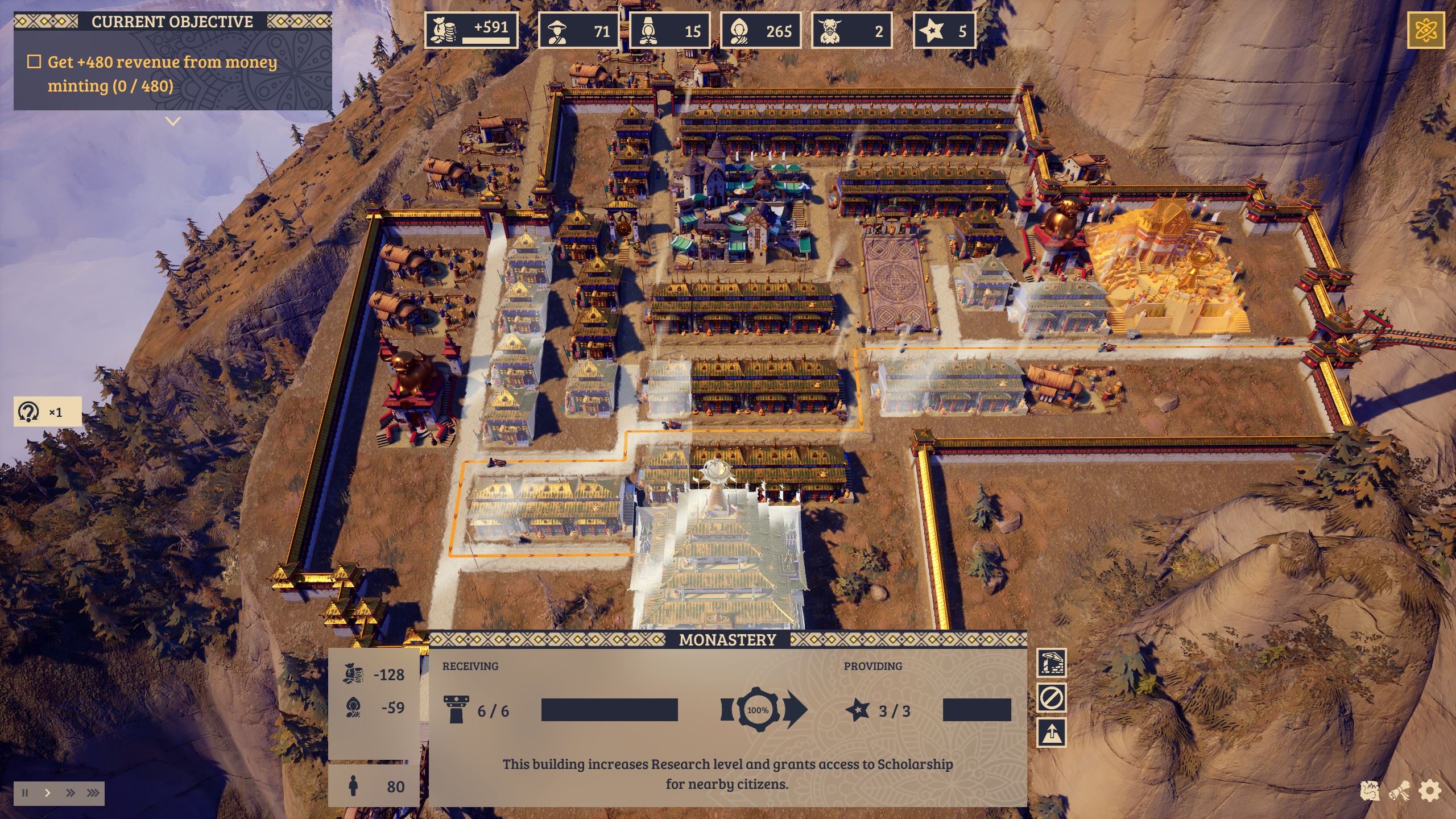Set game to double-arrow fast speed
The height and width of the screenshot is (819, 1456).
coord(71,793)
